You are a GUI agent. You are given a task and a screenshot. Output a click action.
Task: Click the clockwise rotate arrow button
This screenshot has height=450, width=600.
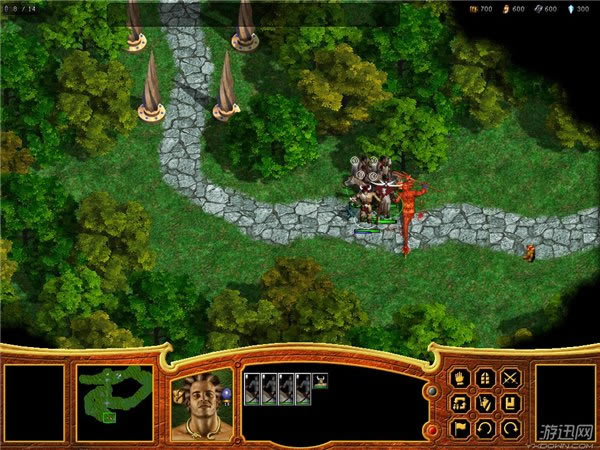(510, 429)
